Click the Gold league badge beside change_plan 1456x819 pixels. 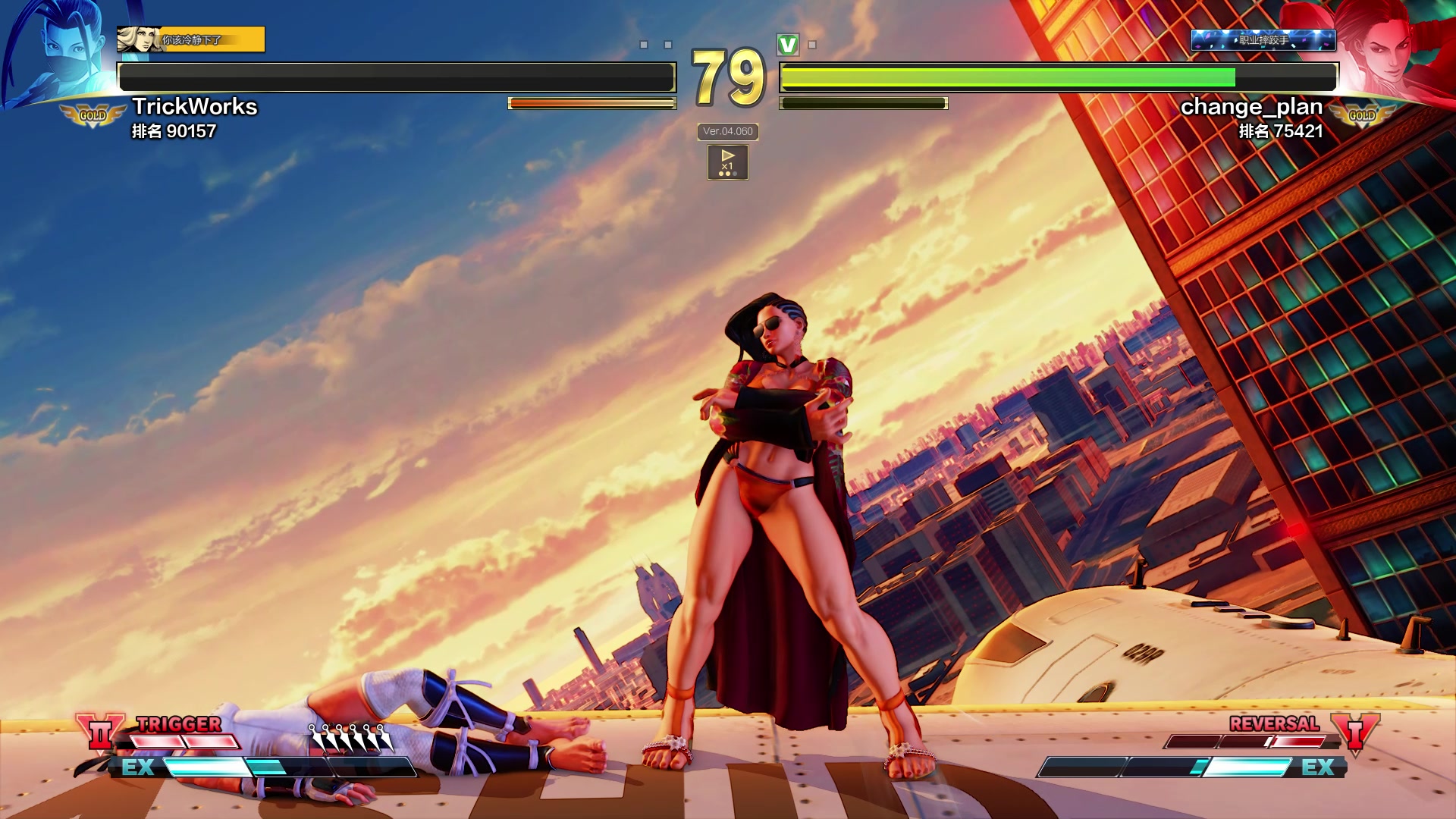click(x=1362, y=115)
